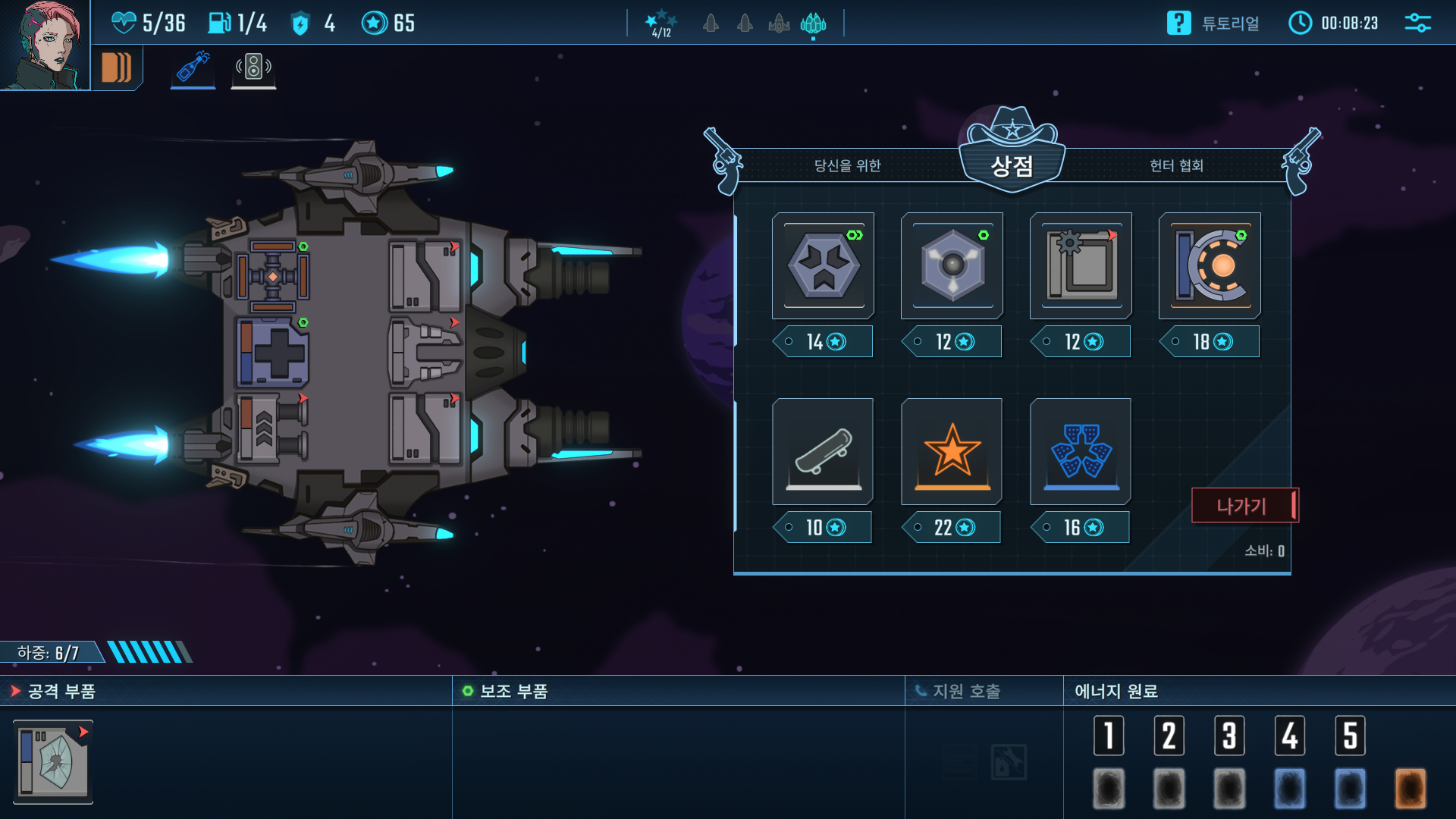This screenshot has width=1456, height=819.
Task: Choose the hexagon lens part for 12
Action: point(952,265)
